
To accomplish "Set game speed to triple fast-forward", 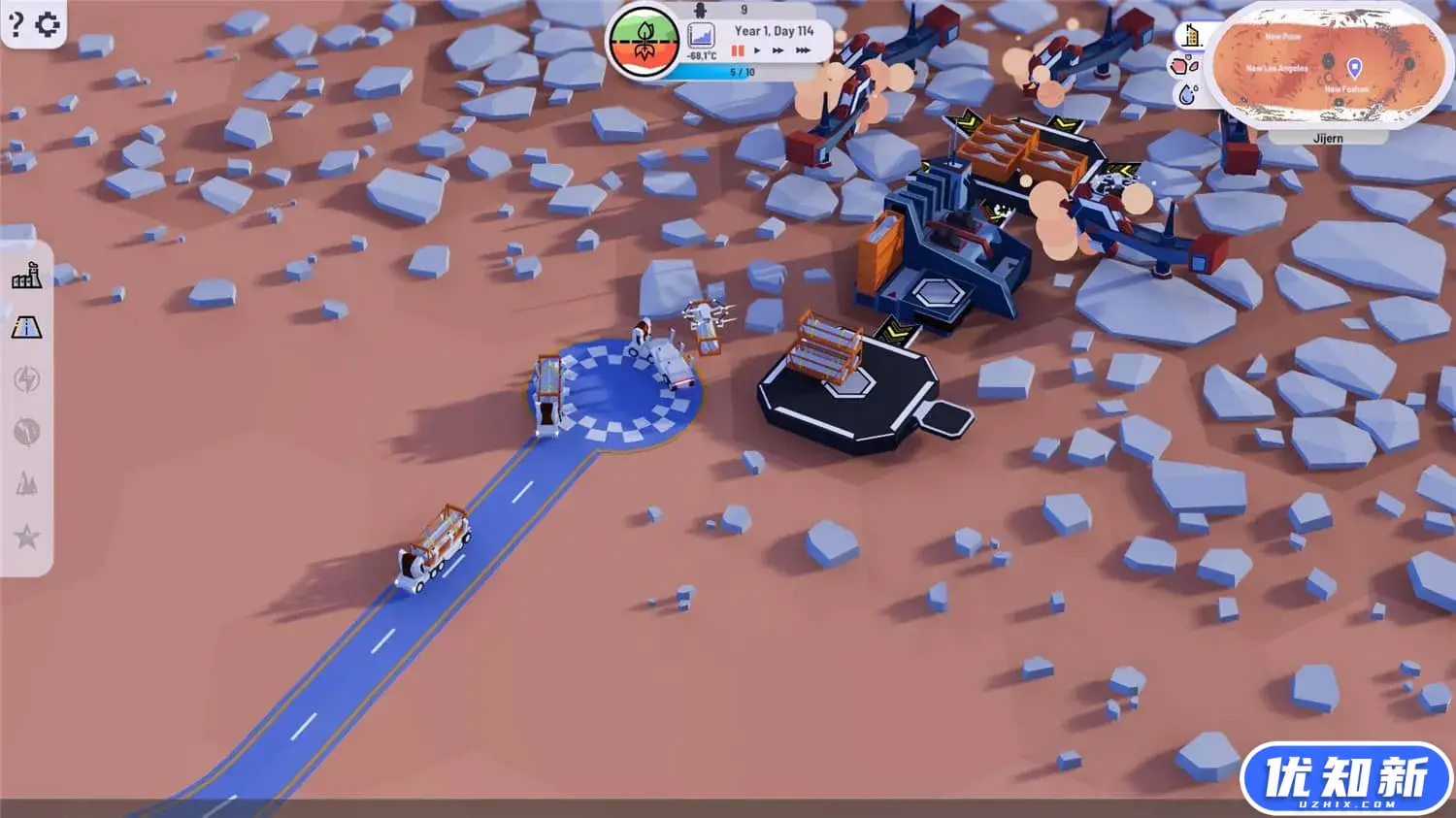I will [x=803, y=50].
